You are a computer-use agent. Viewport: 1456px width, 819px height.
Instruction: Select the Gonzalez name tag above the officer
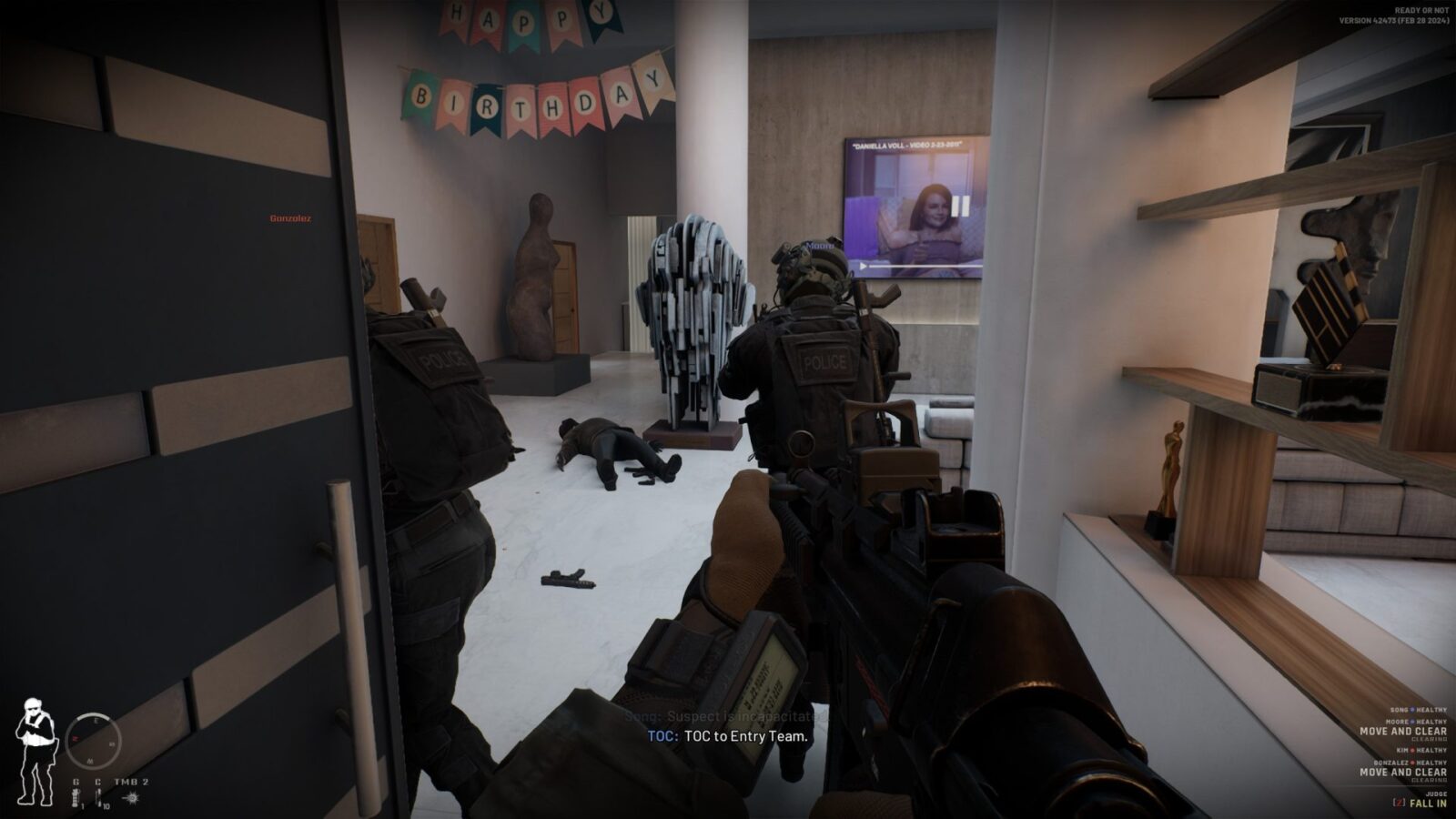pyautogui.click(x=289, y=218)
